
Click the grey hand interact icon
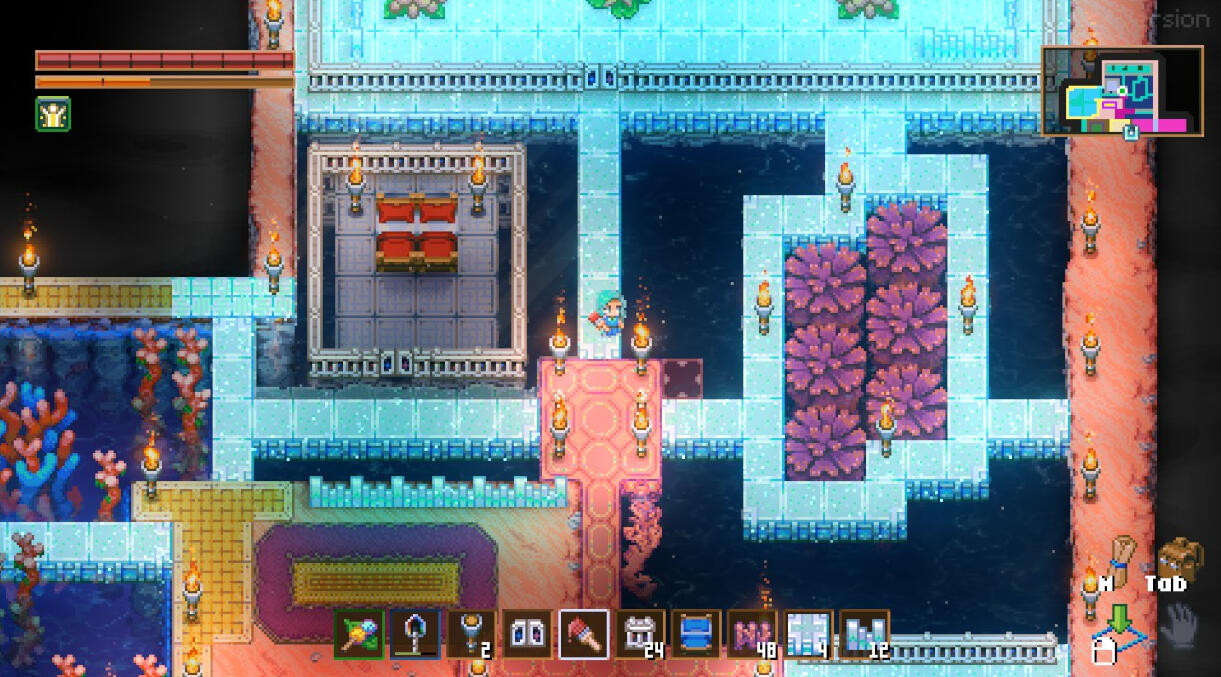pyautogui.click(x=1181, y=621)
